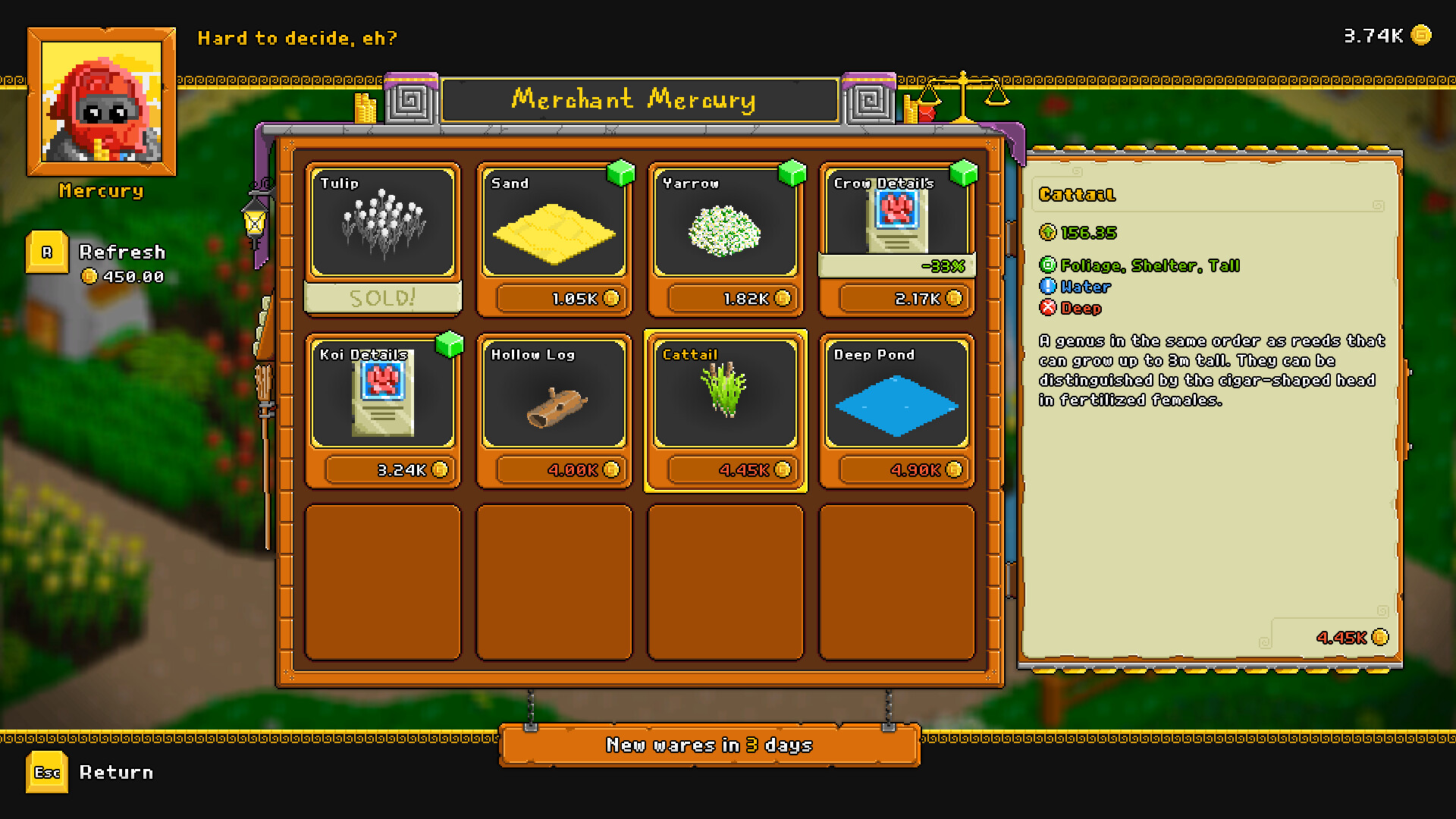Click the Water requirement icon for Cattail

click(1049, 287)
